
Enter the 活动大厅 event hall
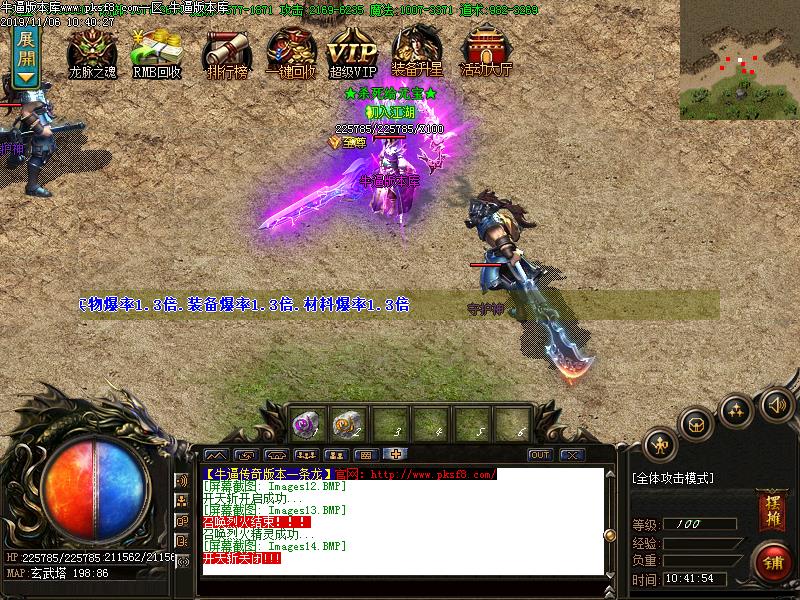pyautogui.click(x=486, y=52)
